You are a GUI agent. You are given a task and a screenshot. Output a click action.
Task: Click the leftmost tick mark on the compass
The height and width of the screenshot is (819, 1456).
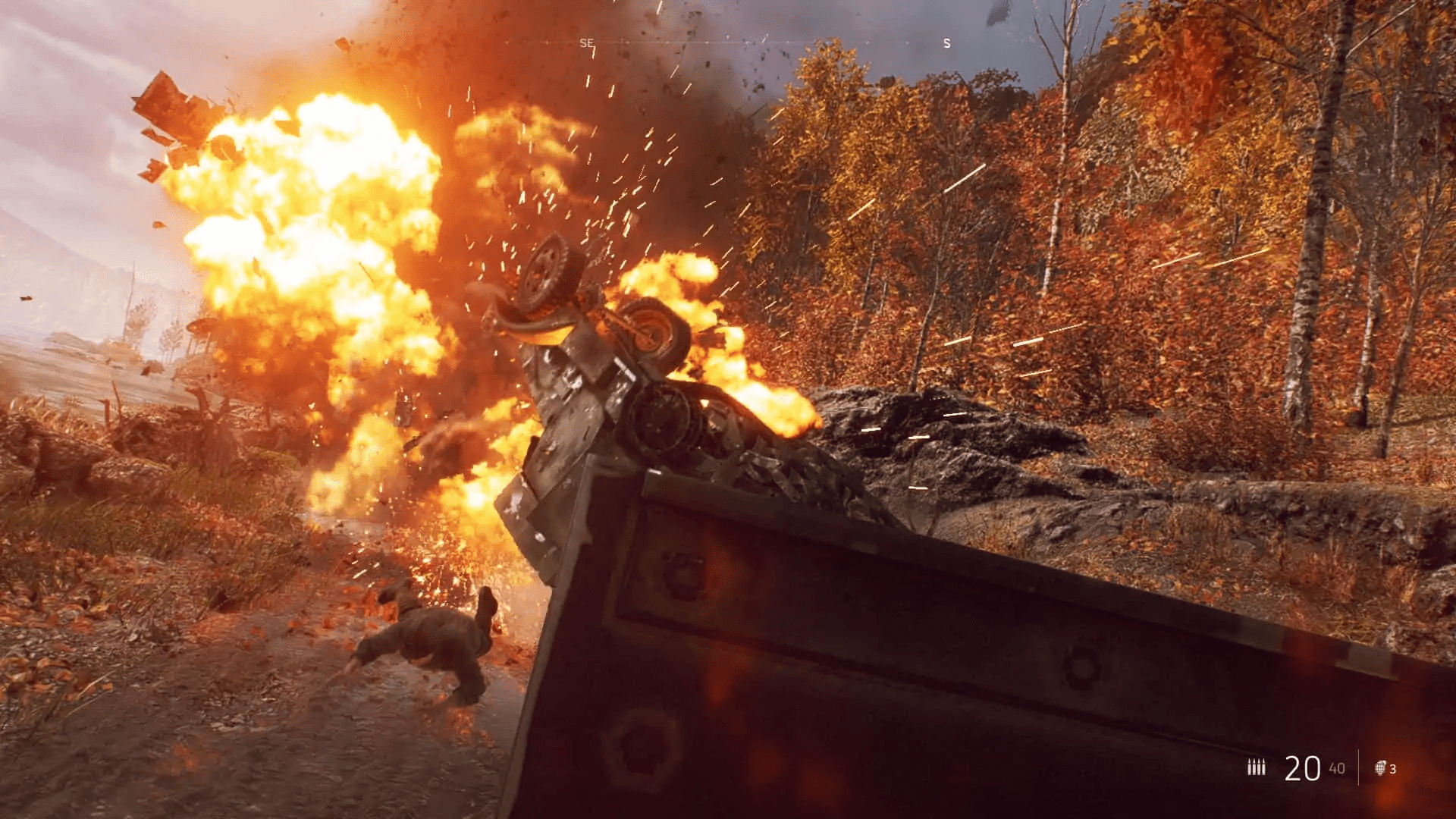(x=506, y=42)
